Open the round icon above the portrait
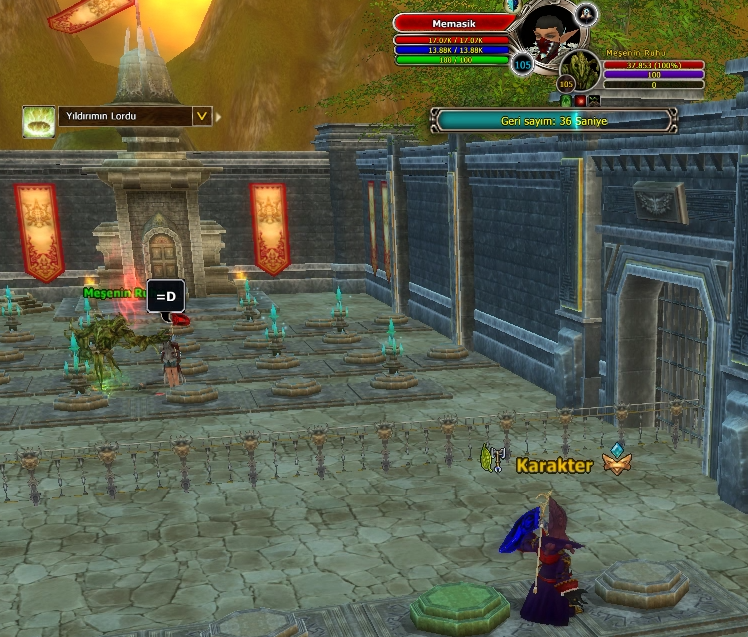 pyautogui.click(x=587, y=13)
